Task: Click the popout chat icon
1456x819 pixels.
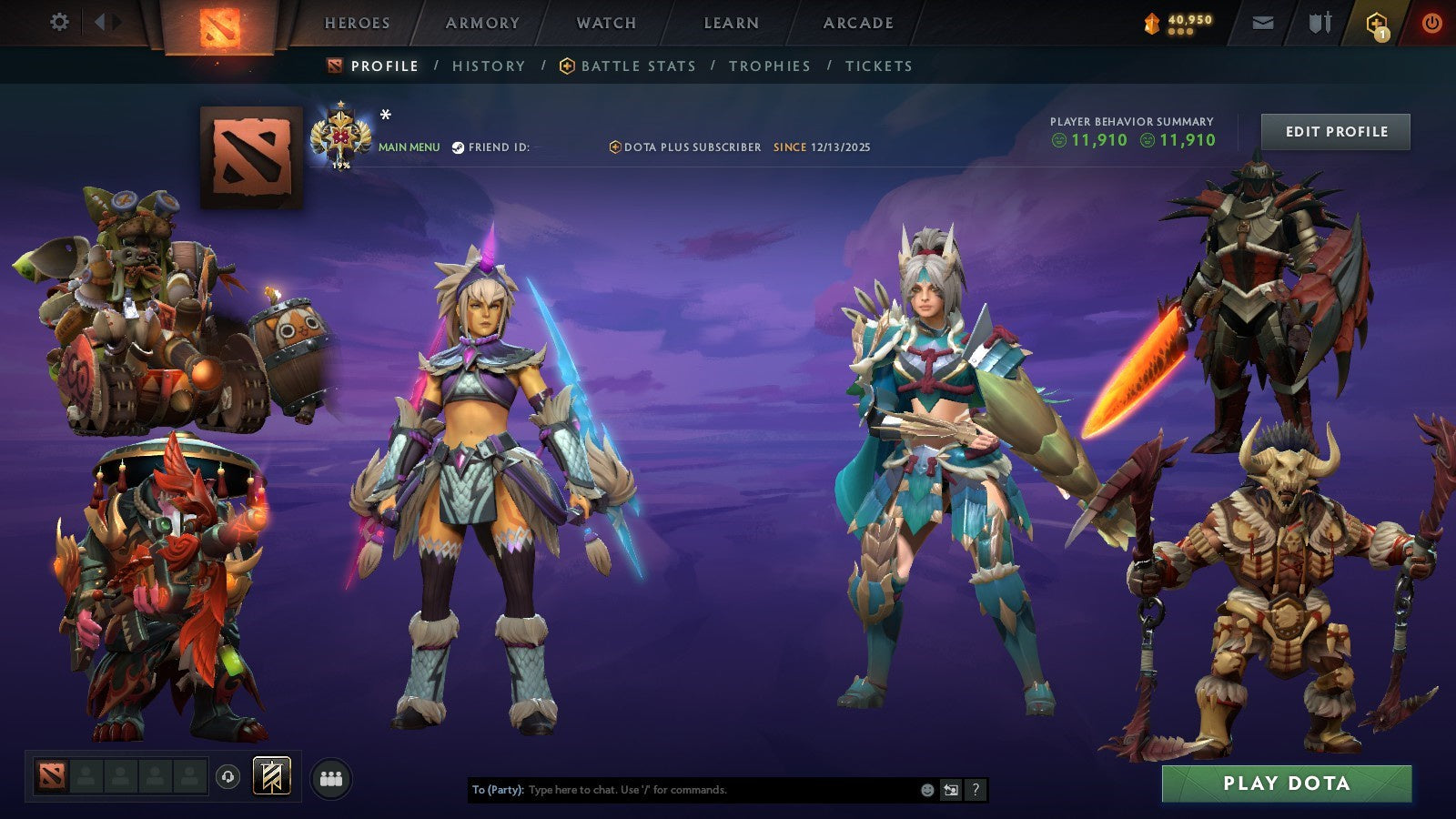Action: 950,790
